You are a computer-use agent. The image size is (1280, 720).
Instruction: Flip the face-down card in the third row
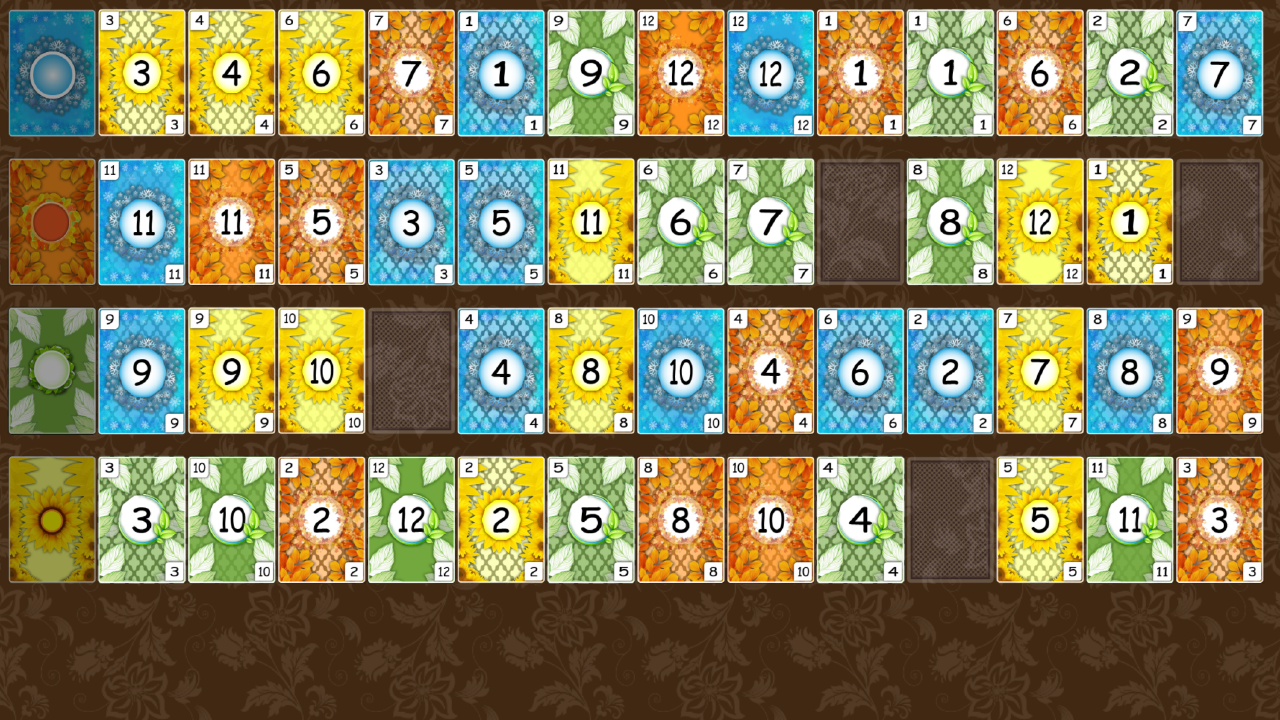(x=411, y=370)
